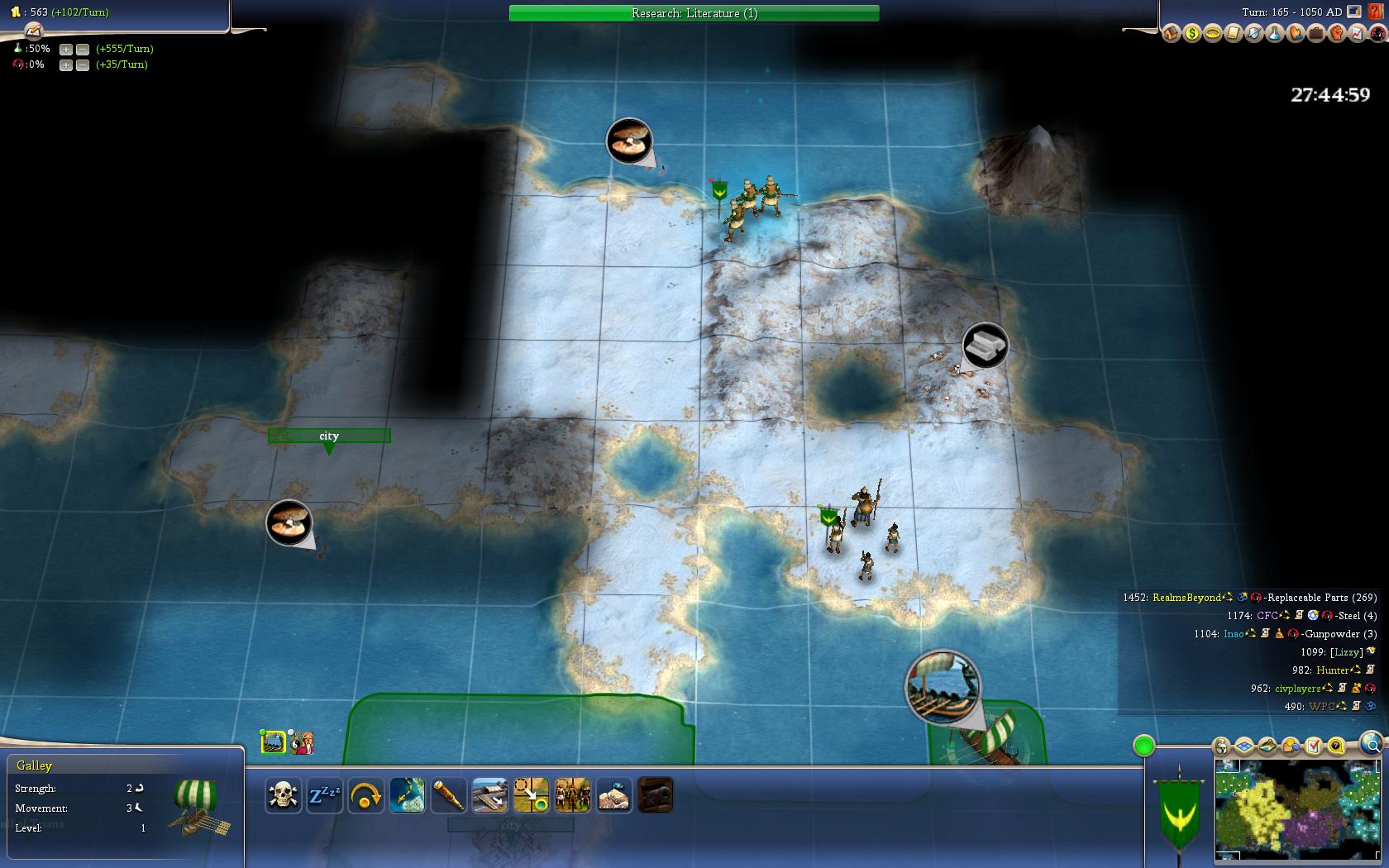The height and width of the screenshot is (868, 1389).
Task: Click the green end turn button
Action: pos(1143,746)
